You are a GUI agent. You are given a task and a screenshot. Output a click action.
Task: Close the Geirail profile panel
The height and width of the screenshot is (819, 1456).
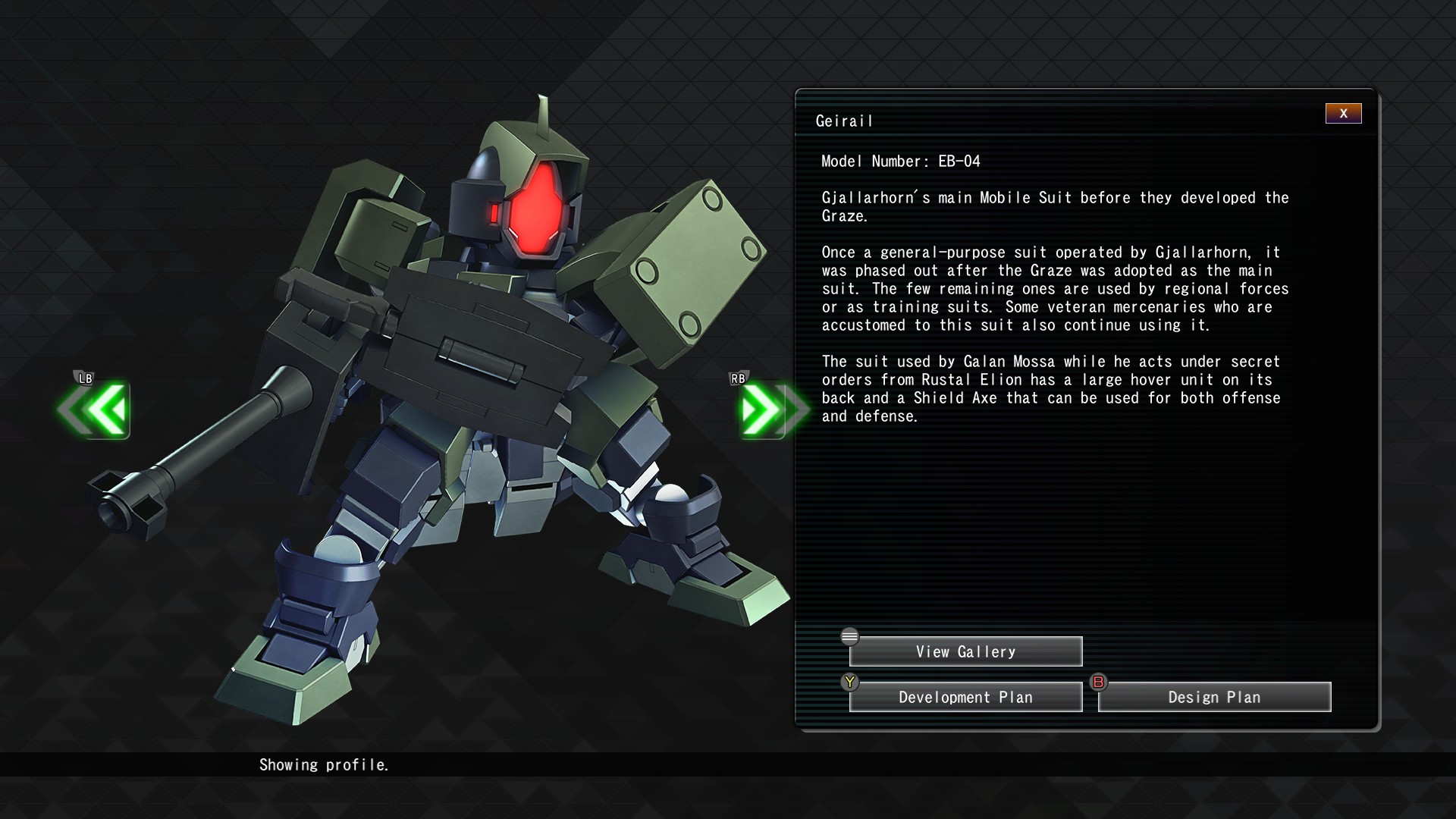pos(1343,114)
